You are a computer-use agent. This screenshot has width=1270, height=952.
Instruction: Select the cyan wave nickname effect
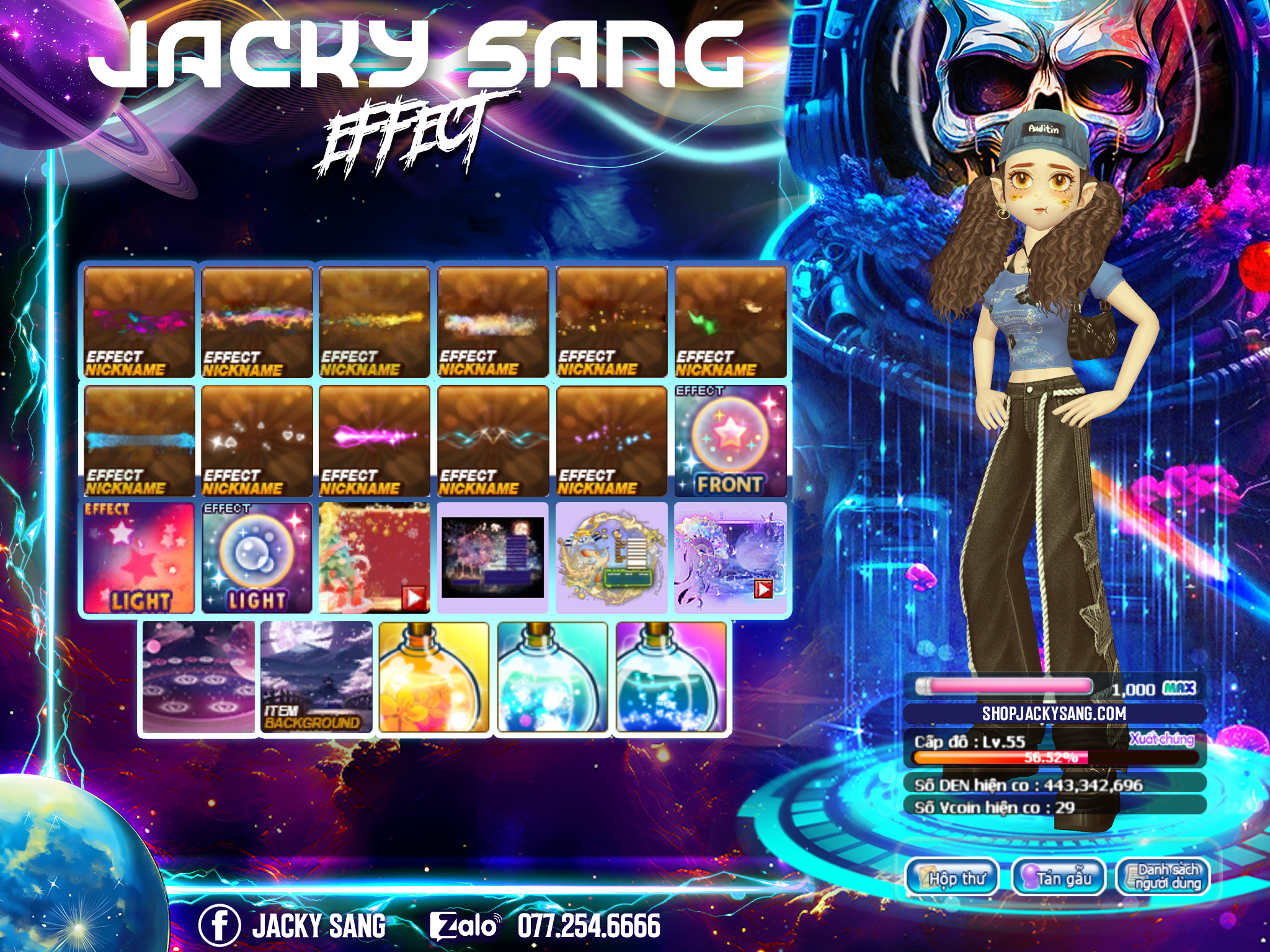[x=493, y=441]
